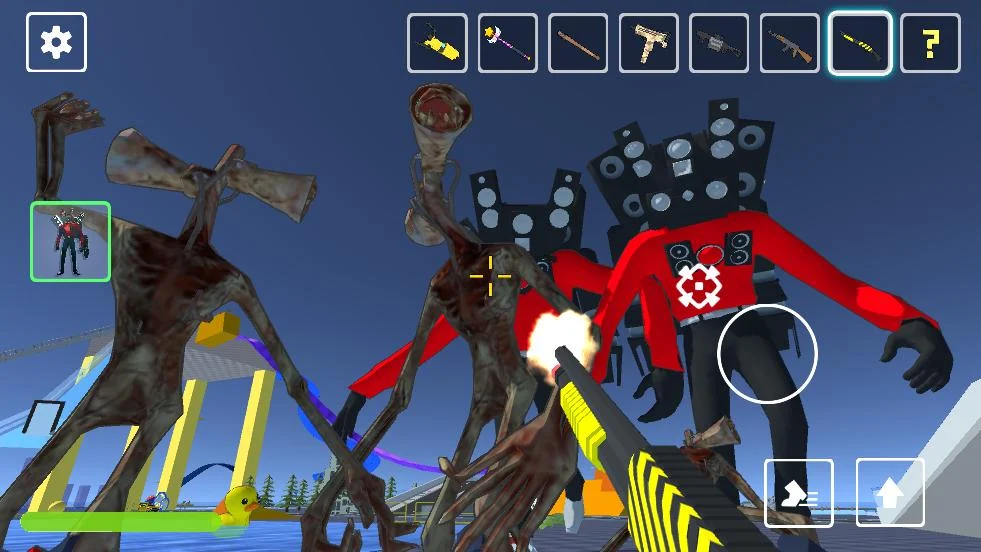Image resolution: width=981 pixels, height=552 pixels.
Task: Switch to the tan submachine gun
Action: point(649,43)
